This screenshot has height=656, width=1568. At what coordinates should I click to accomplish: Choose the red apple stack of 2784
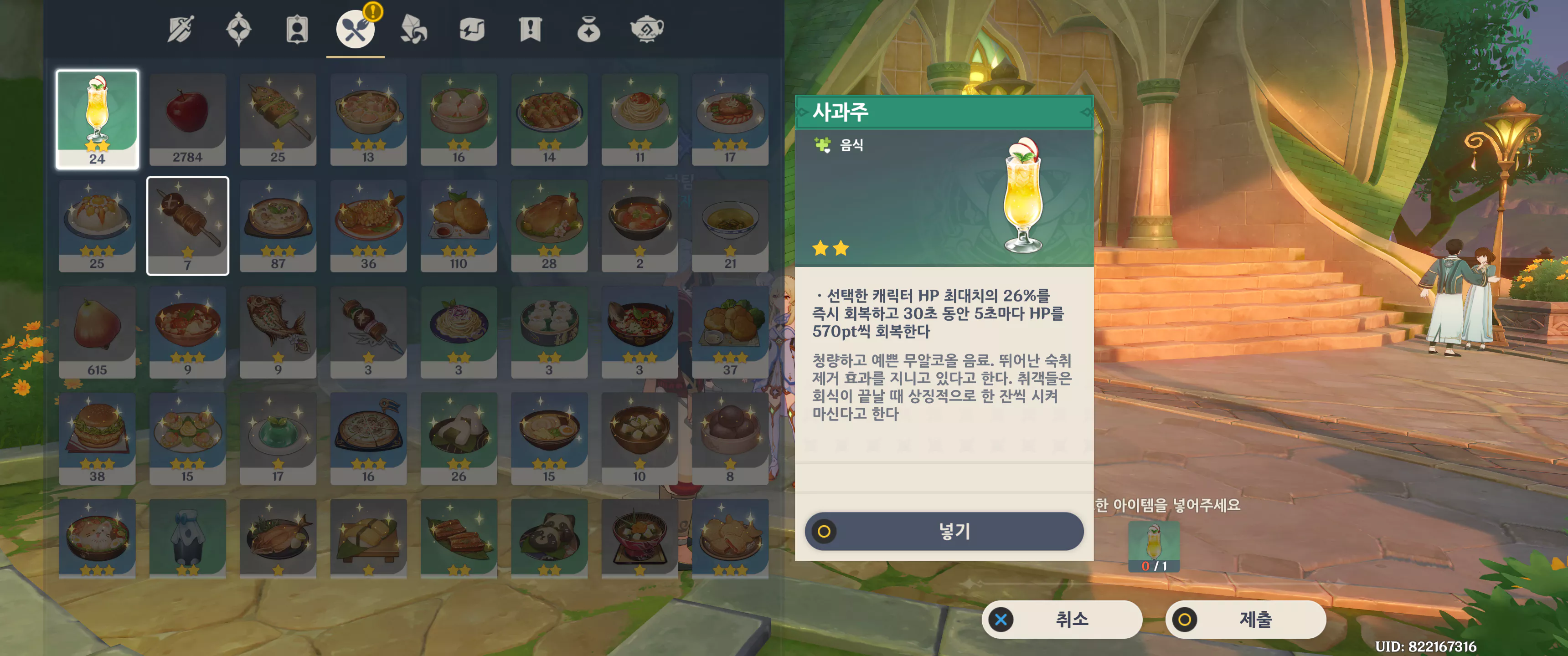click(x=187, y=119)
